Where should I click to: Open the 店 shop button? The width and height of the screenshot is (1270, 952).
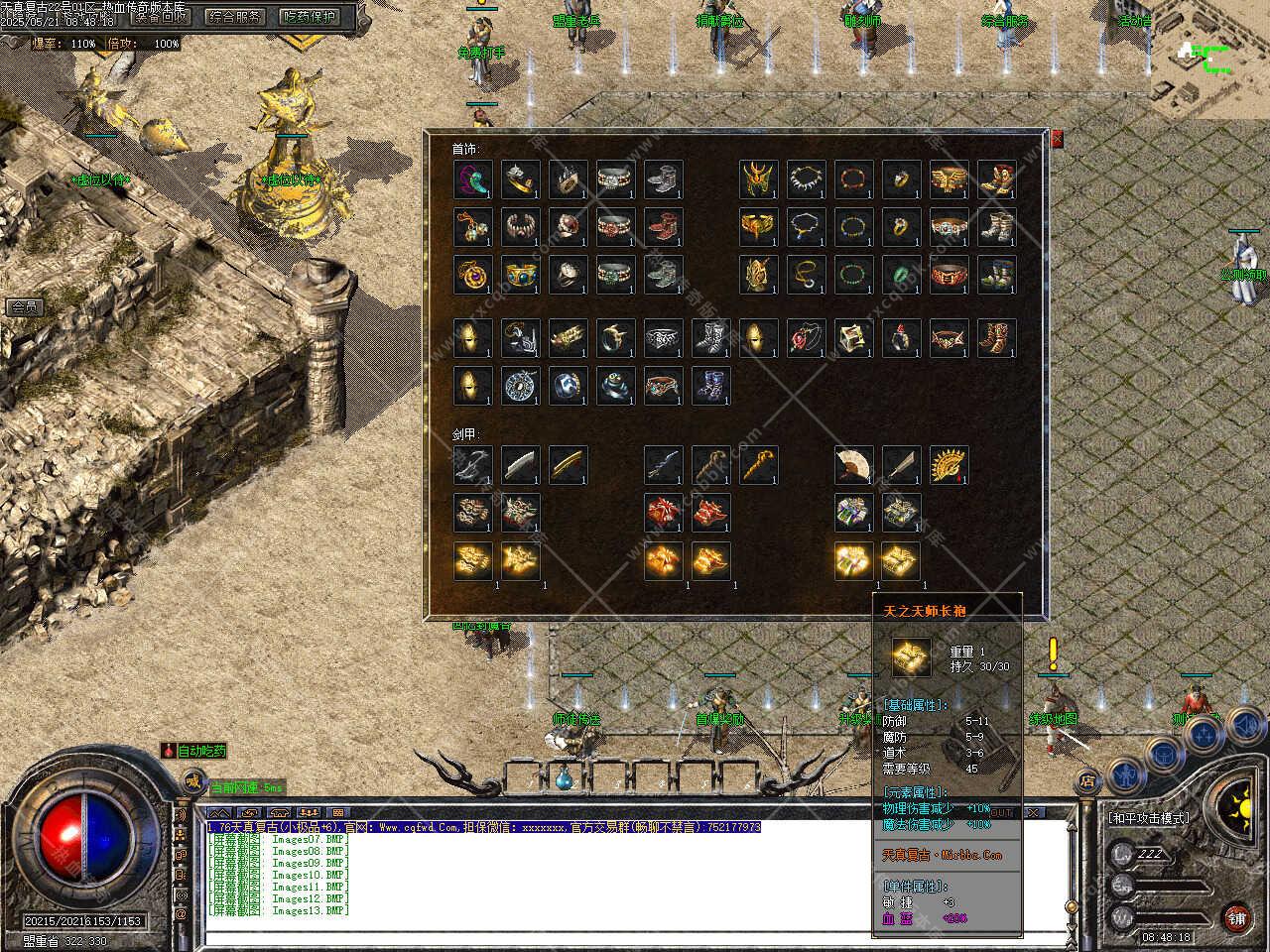point(1088,780)
